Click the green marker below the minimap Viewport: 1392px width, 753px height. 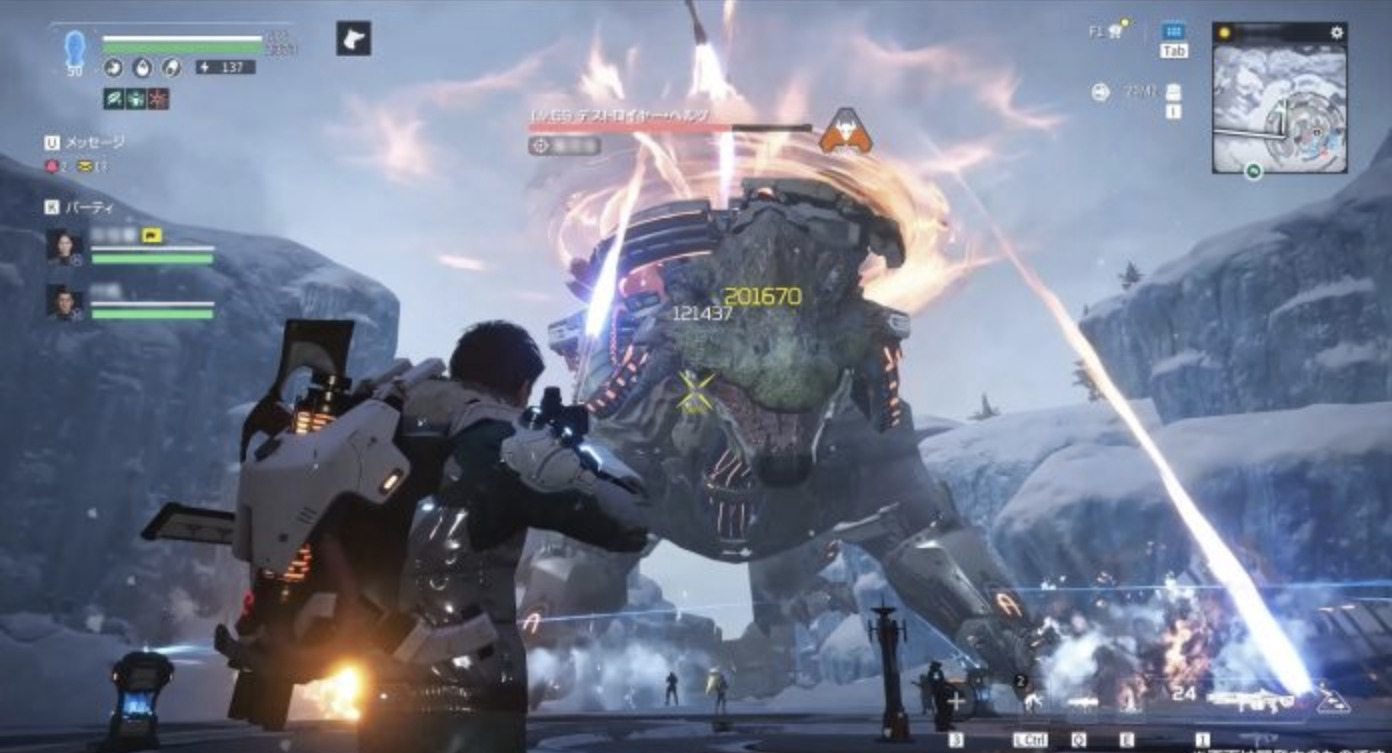pos(1253,171)
